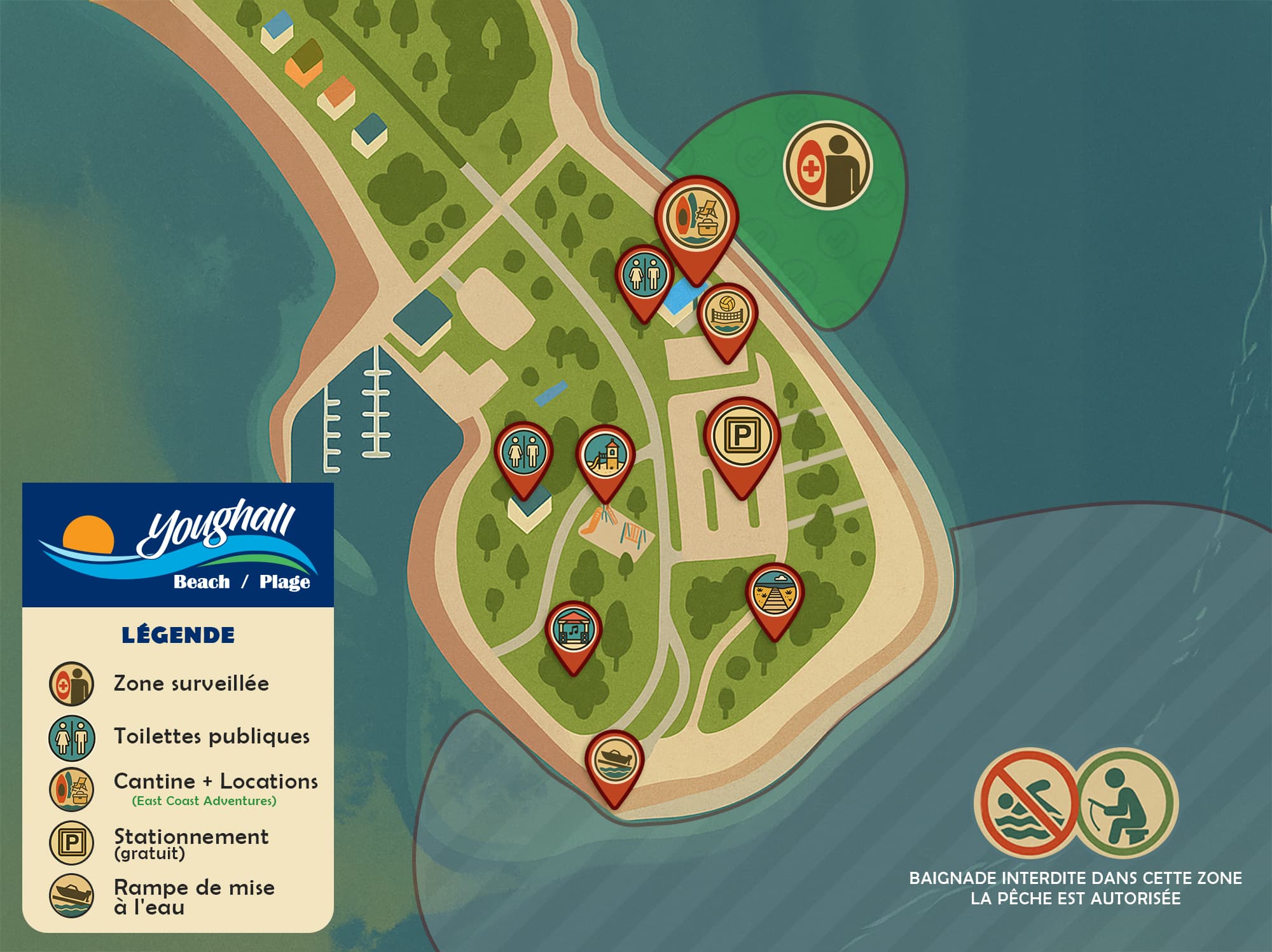Select the restroom pin beside the canteen pin
Viewport: 1272px width, 952px height.
(644, 276)
